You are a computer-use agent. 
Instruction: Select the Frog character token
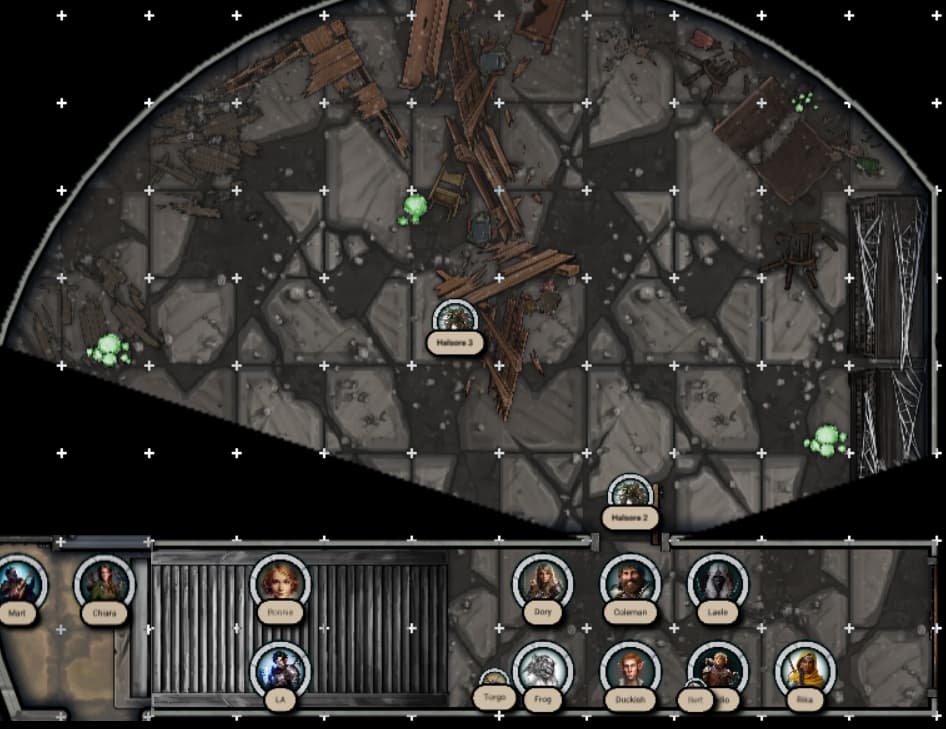coord(543,671)
